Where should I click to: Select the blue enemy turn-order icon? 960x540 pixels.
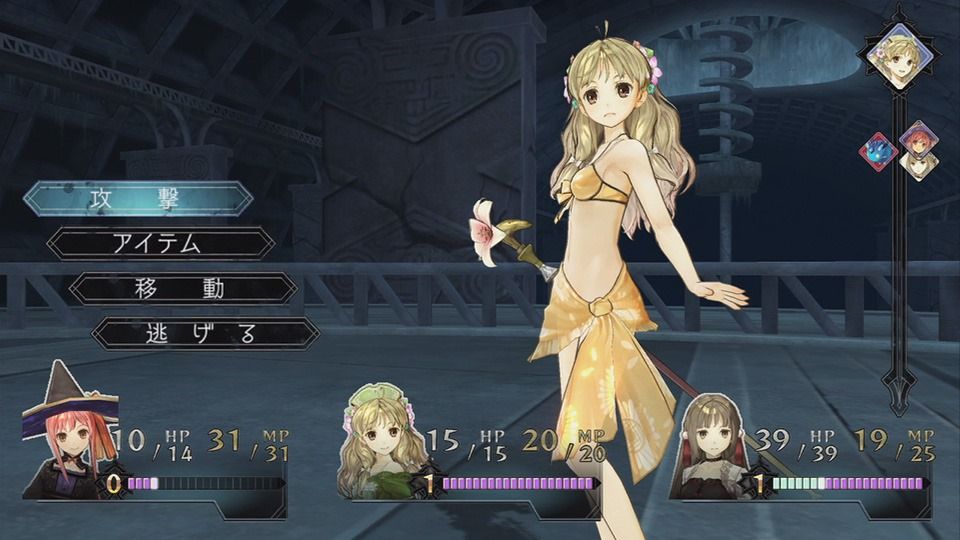tap(877, 151)
